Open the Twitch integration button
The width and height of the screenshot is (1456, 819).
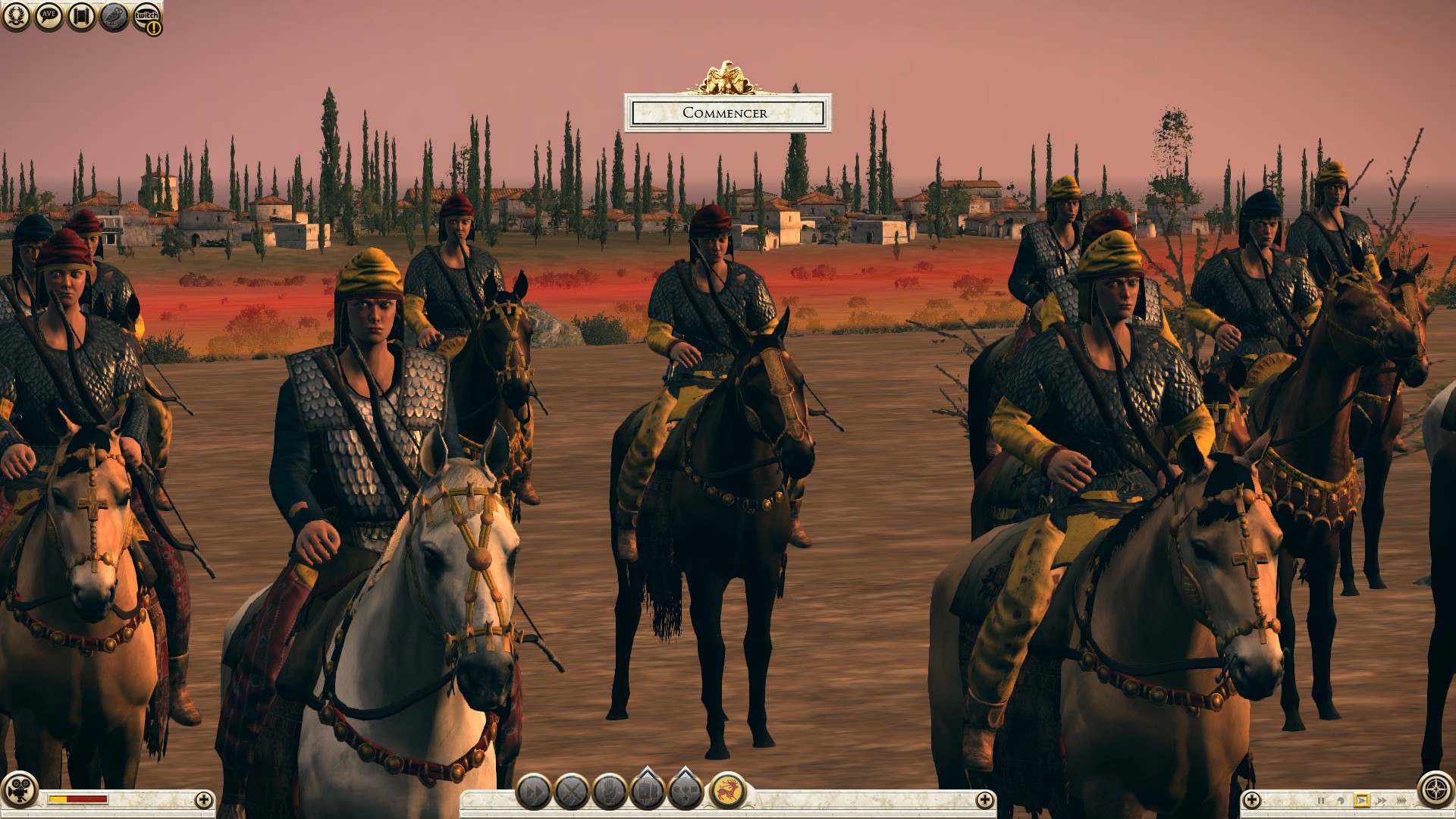click(146, 17)
